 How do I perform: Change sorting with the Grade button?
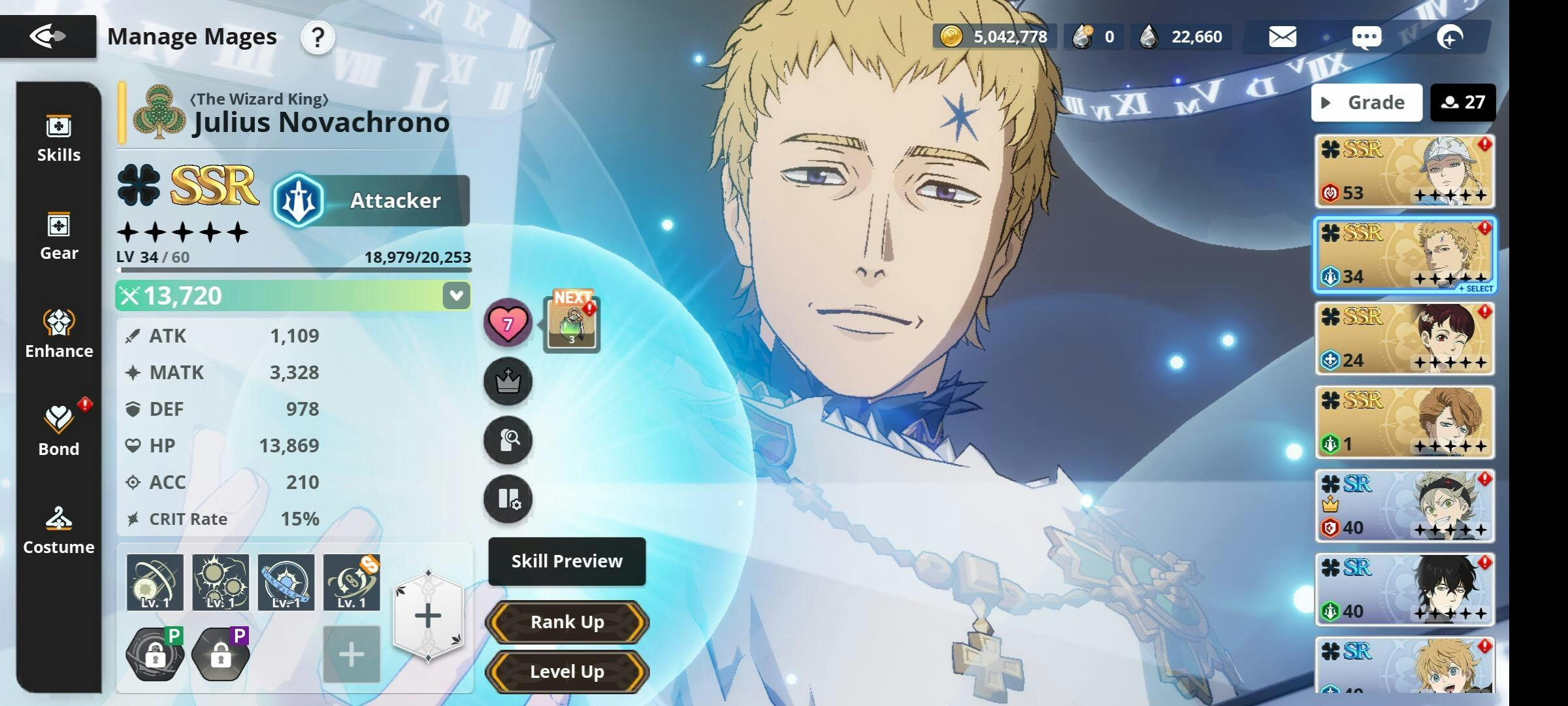1366,103
